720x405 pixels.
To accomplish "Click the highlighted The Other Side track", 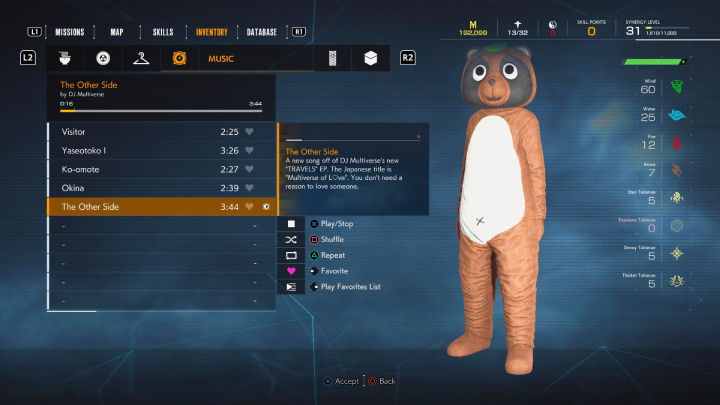I will point(140,206).
